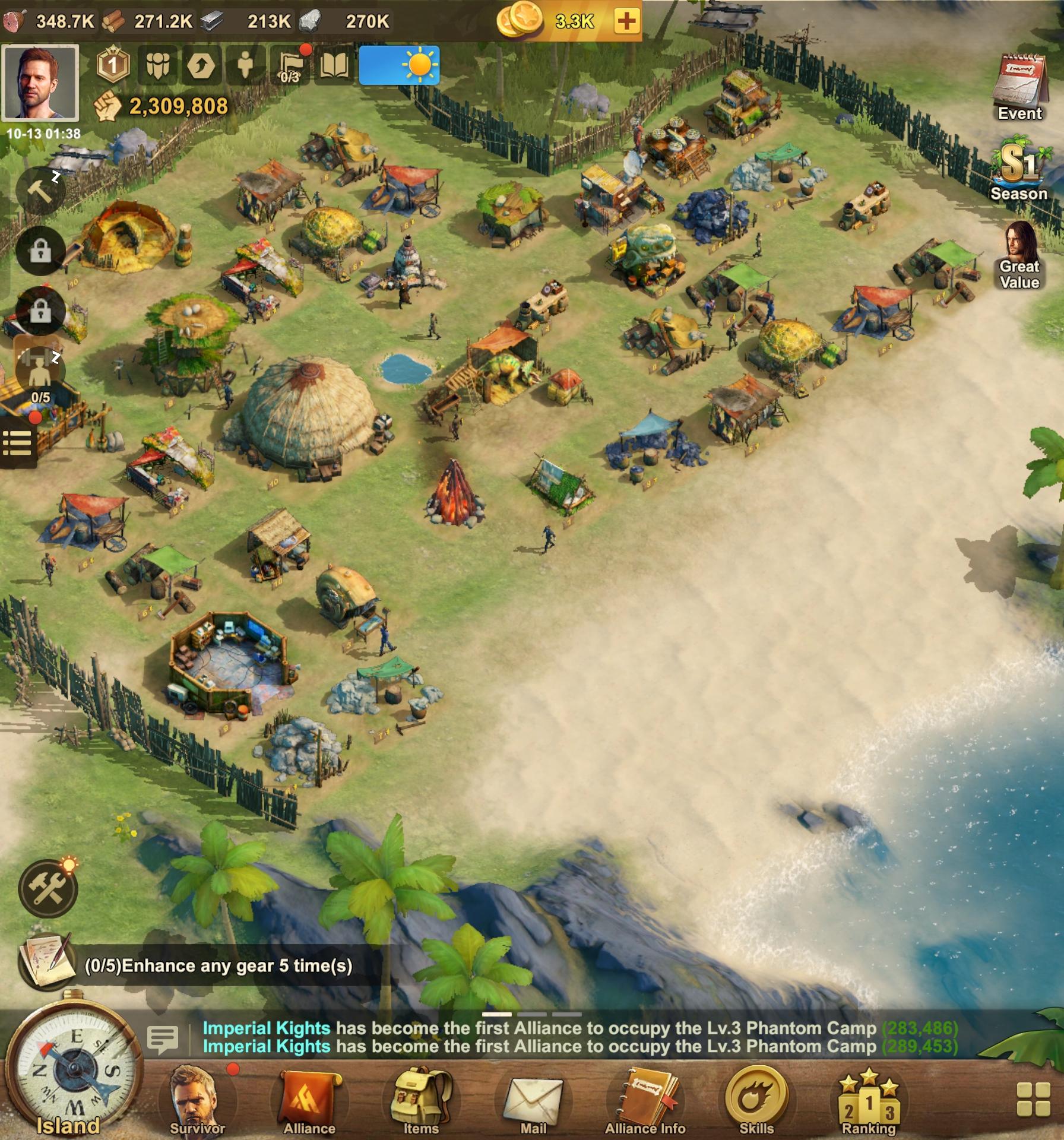Open the Event calendar

point(1019,83)
